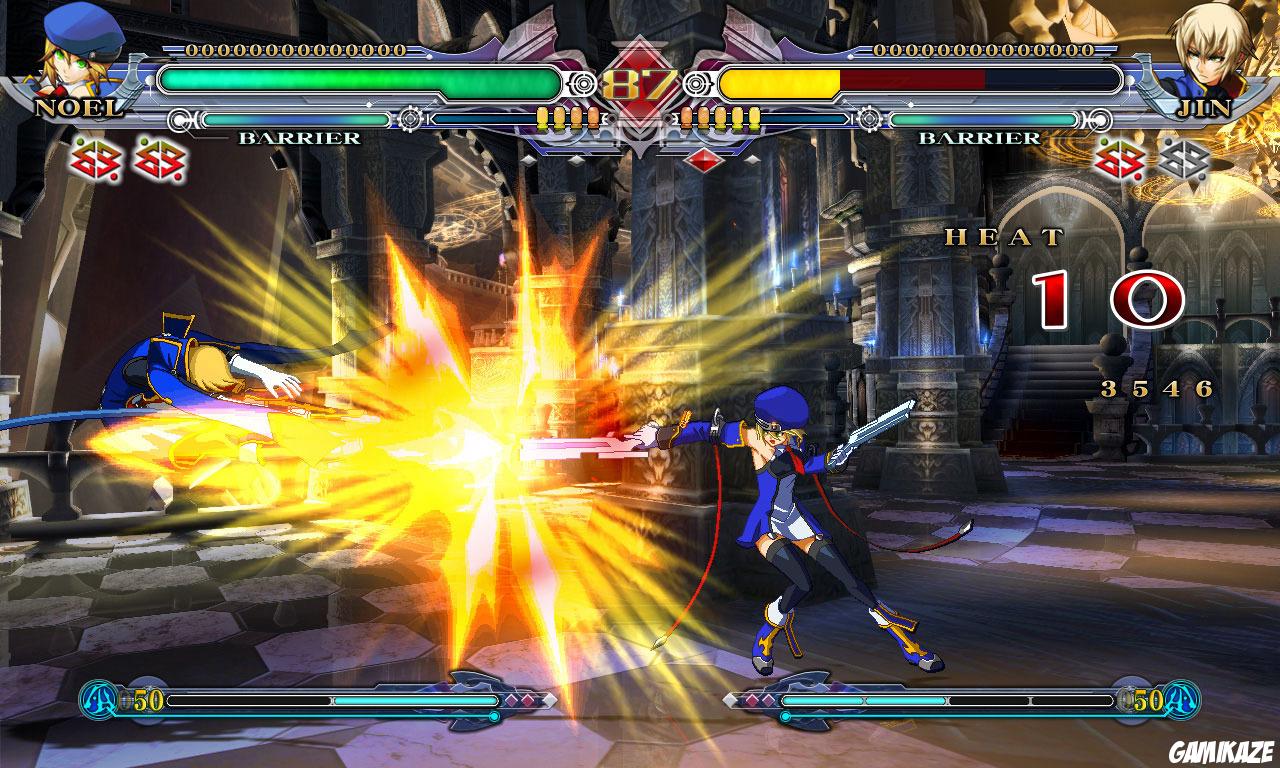Click Jin's yellow health bar
The height and width of the screenshot is (768, 1280).
coord(780,82)
